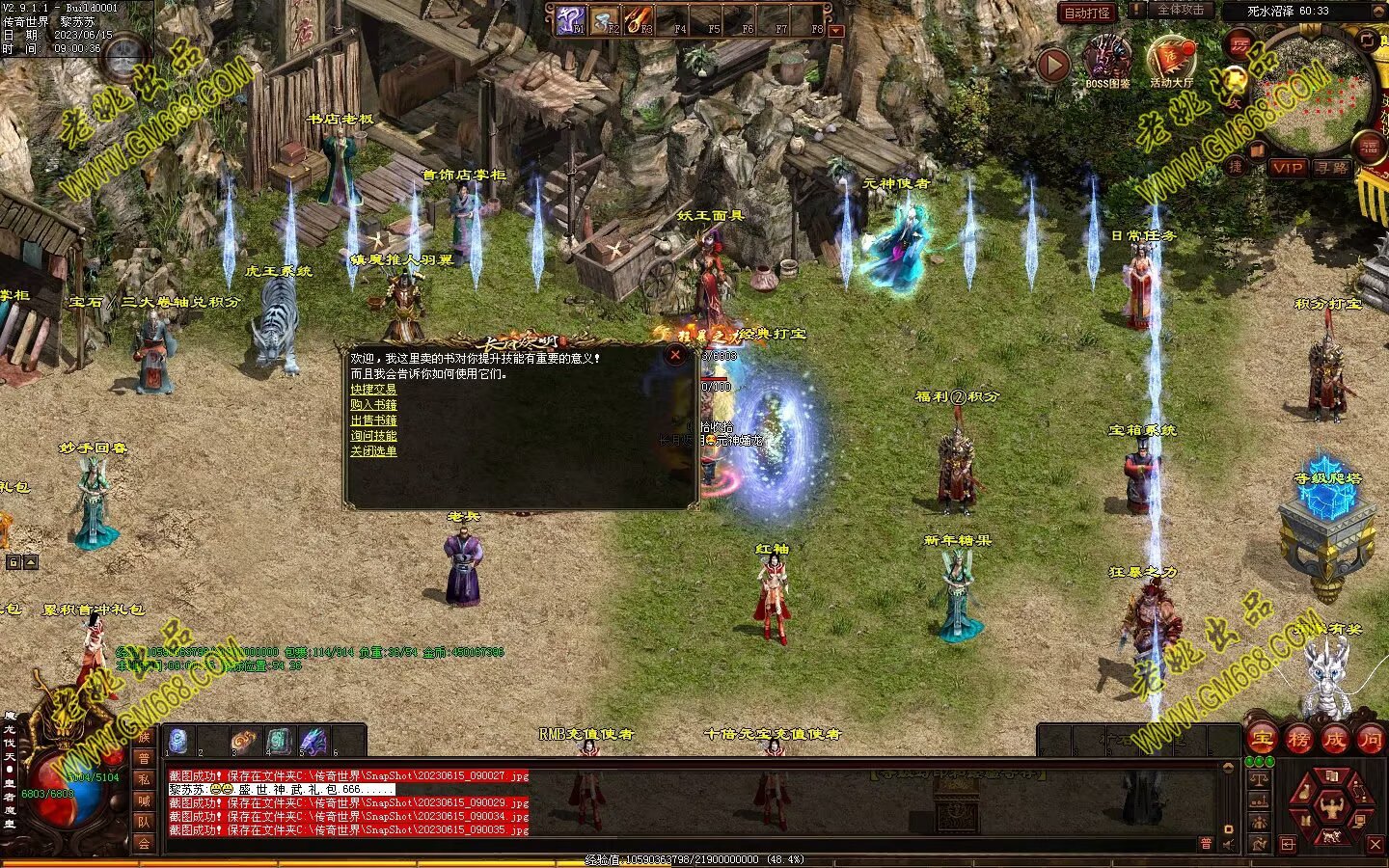This screenshot has width=1389, height=868.
Task: Open the BOSS图鉴 encyclopedia
Action: 1107,60
